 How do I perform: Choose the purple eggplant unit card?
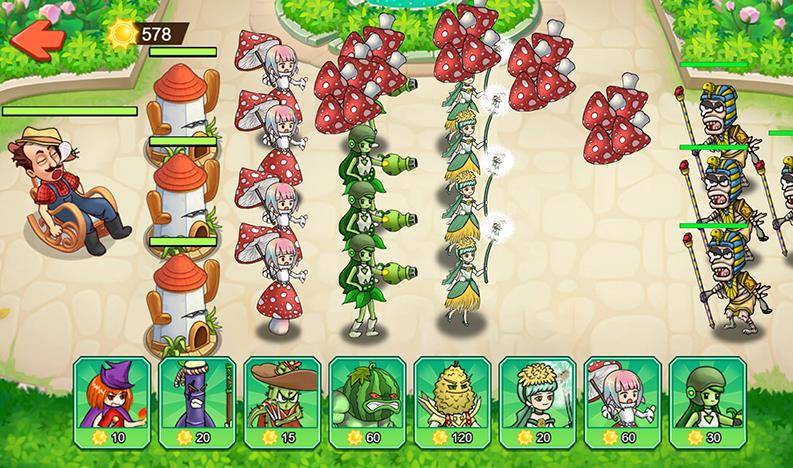(x=197, y=402)
